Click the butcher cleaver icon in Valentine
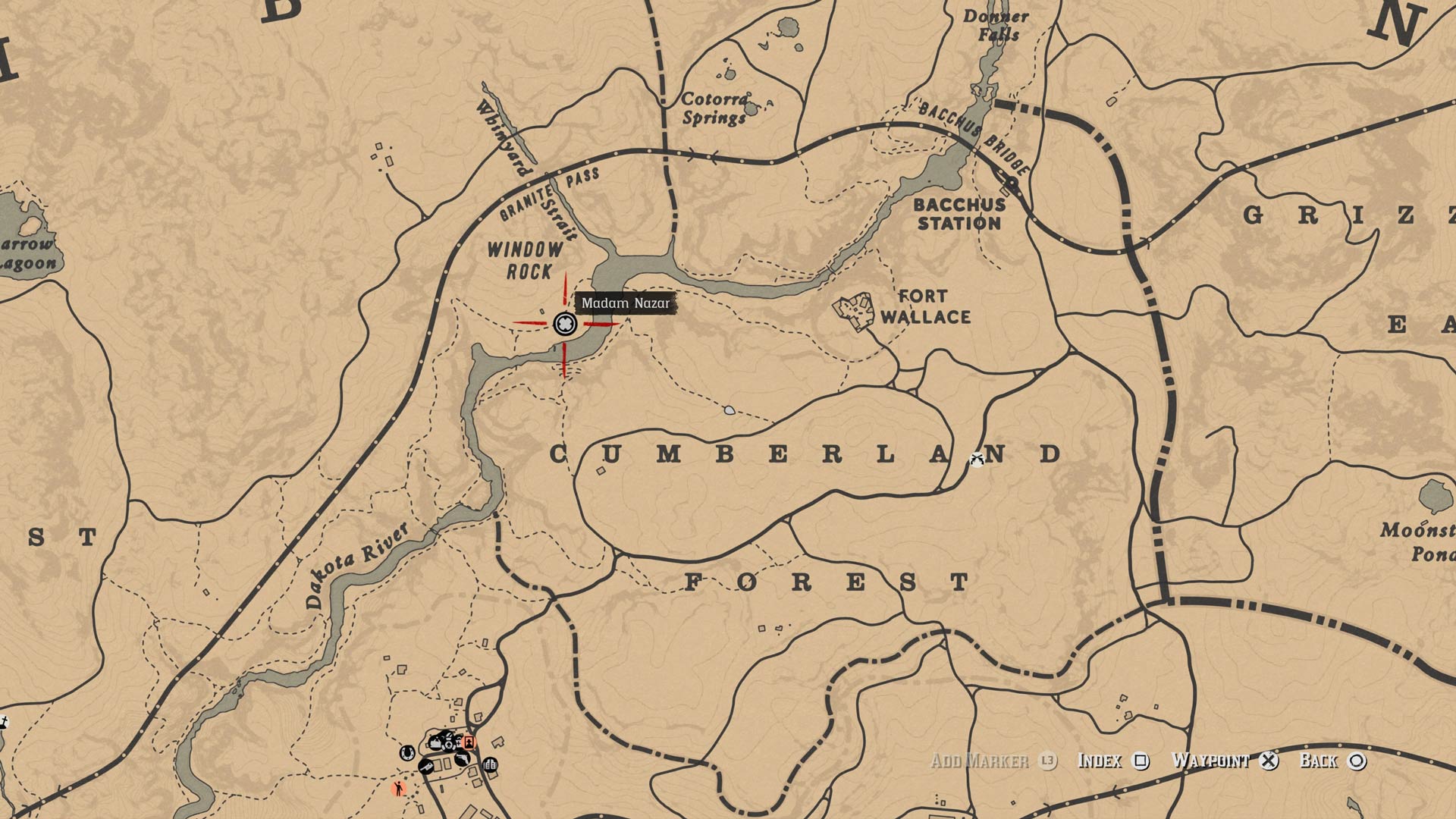The height and width of the screenshot is (819, 1456). [426, 767]
